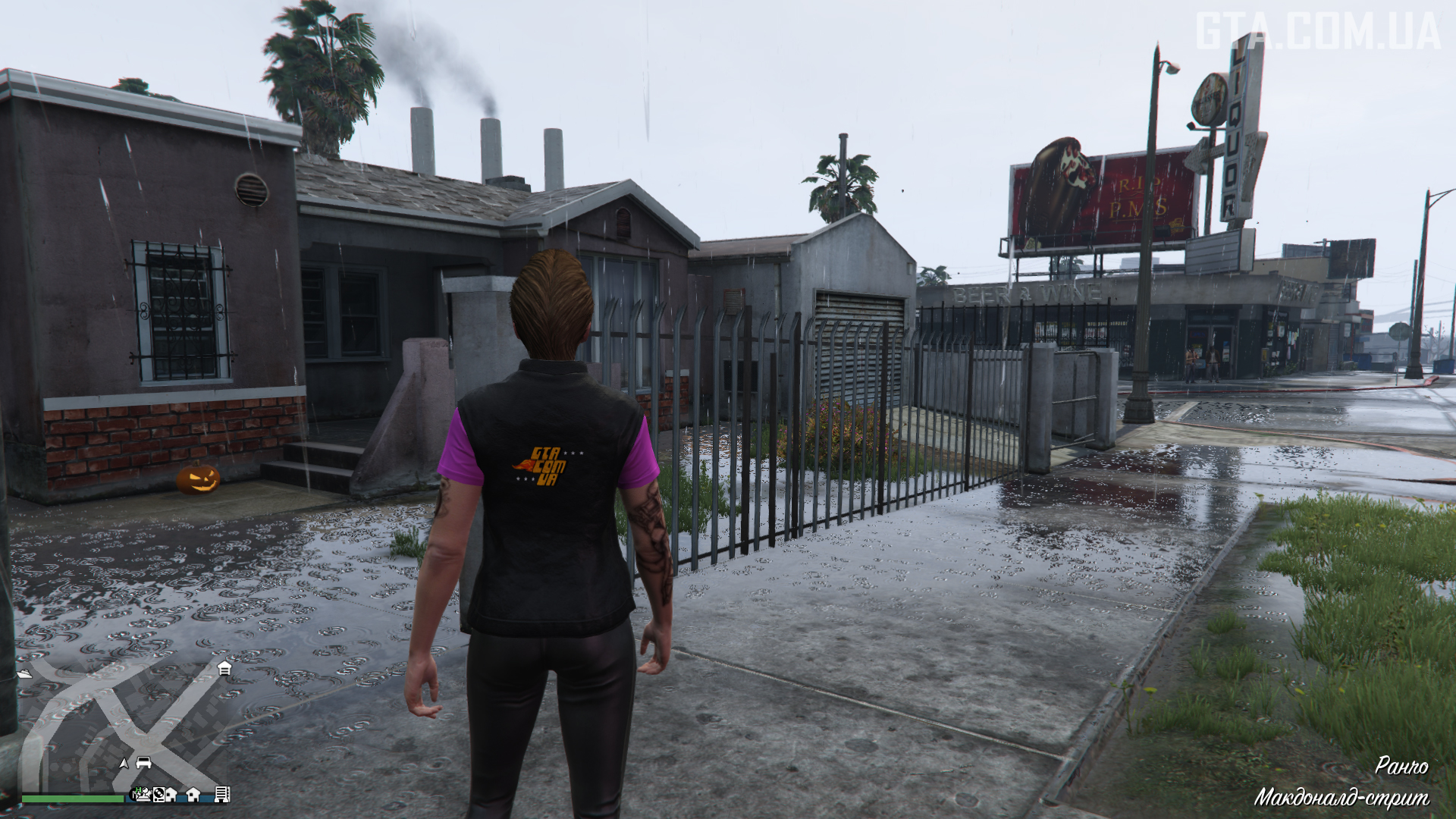This screenshot has height=819, width=1456.
Task: Select the tall office building blip
Action: [x=222, y=795]
